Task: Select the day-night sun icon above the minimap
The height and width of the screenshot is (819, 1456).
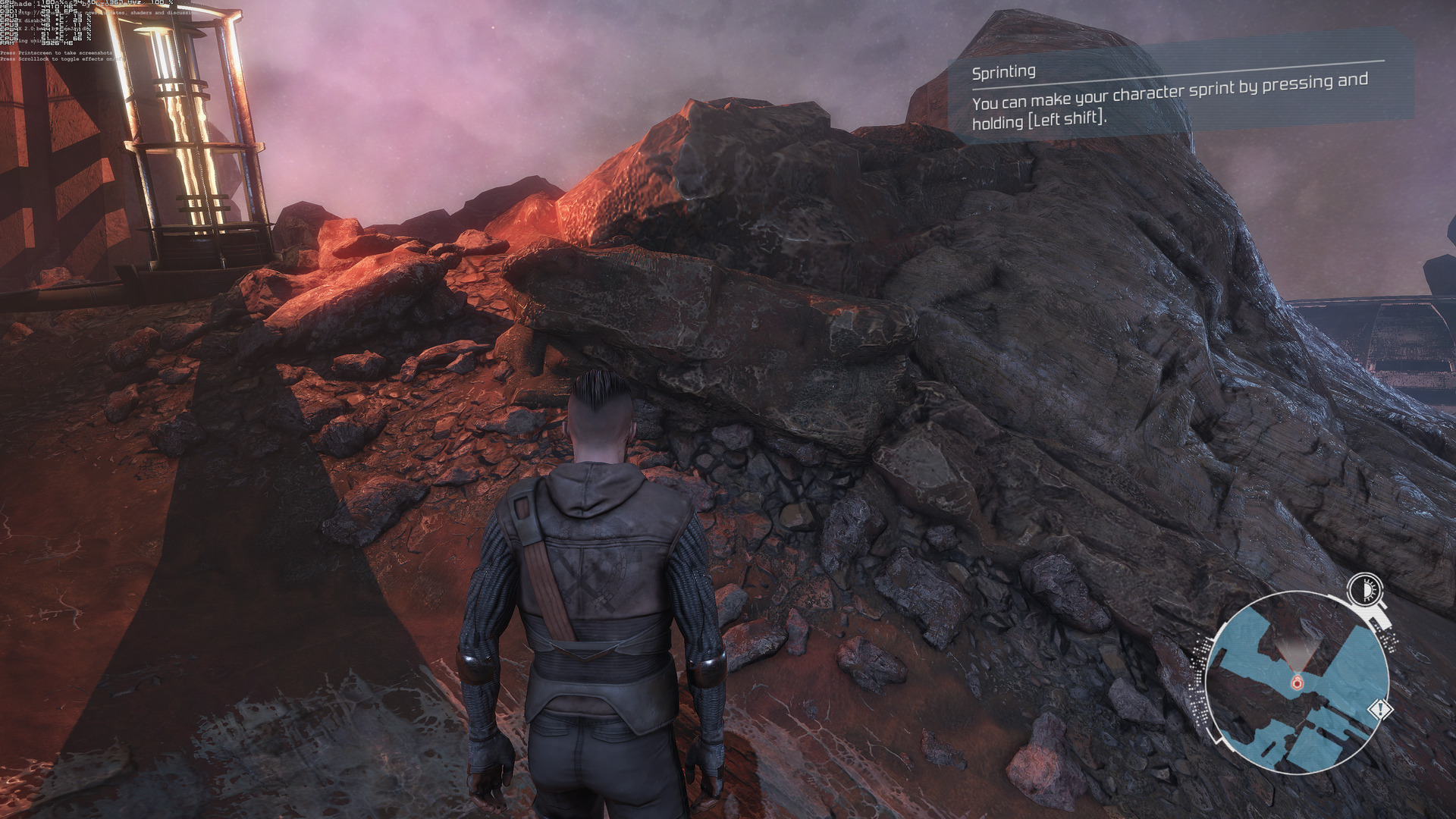Action: click(1364, 588)
